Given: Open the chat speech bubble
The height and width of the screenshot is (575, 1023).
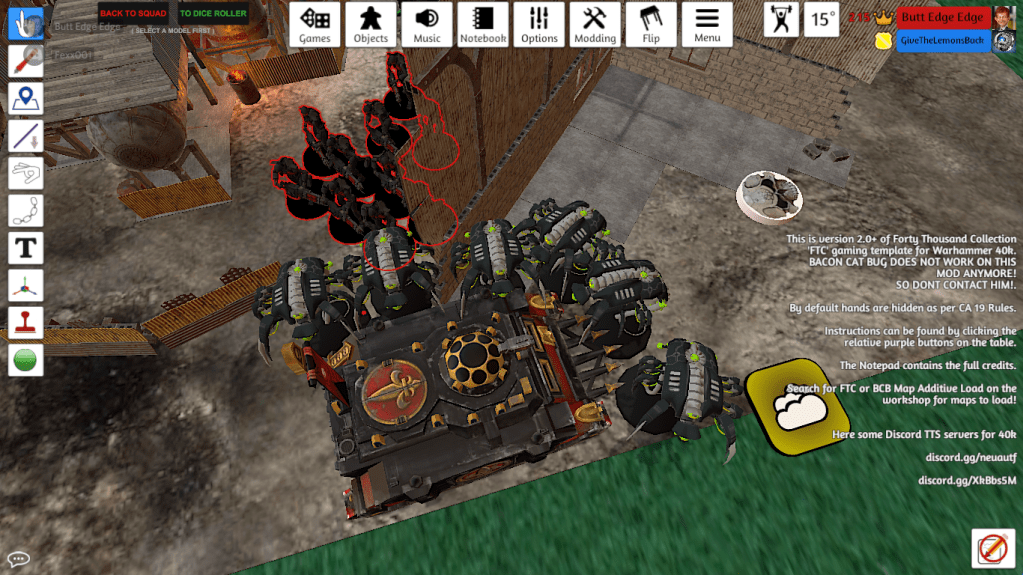Looking at the screenshot, I should click(x=18, y=559).
